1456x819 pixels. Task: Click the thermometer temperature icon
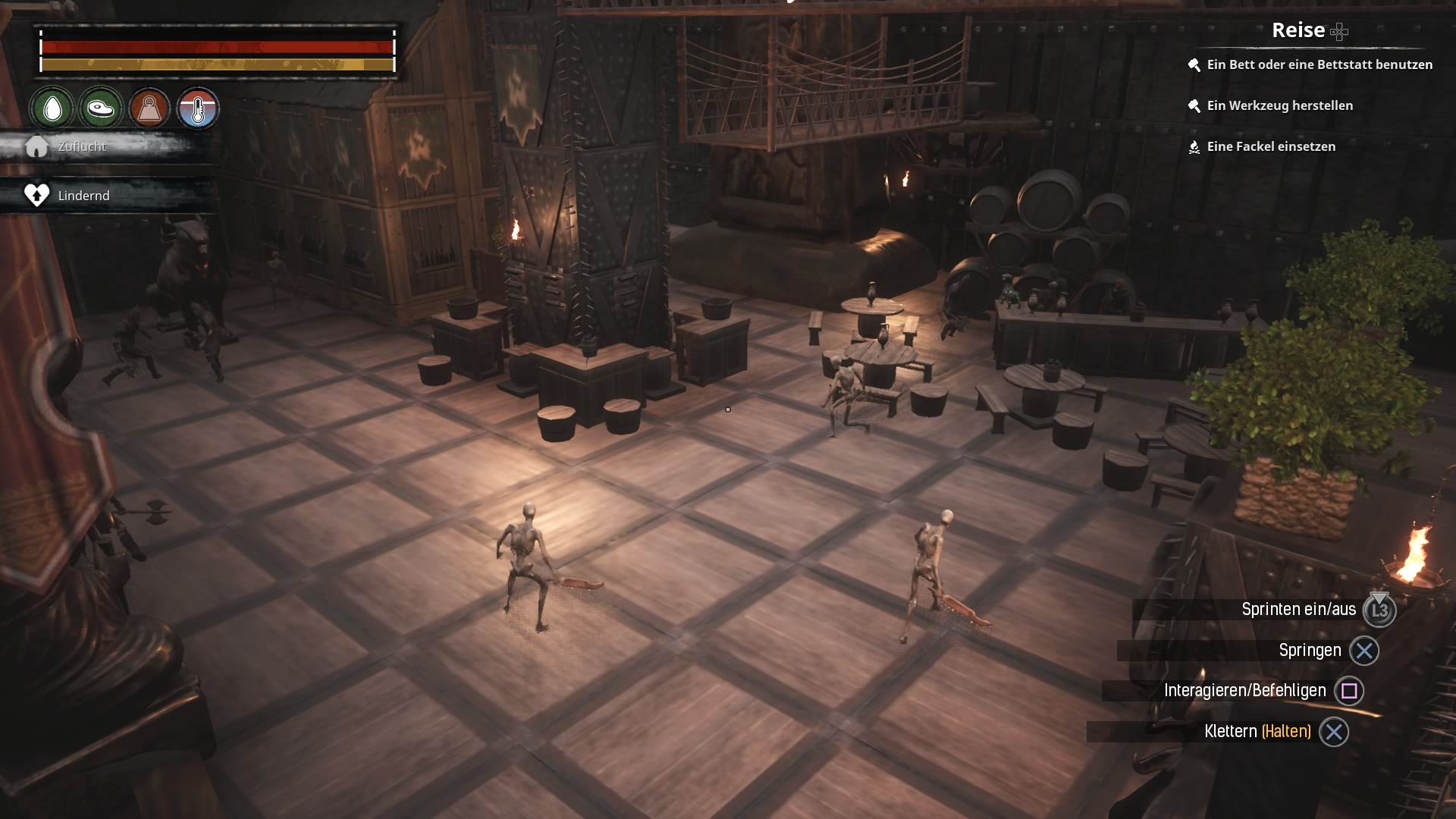click(x=198, y=108)
